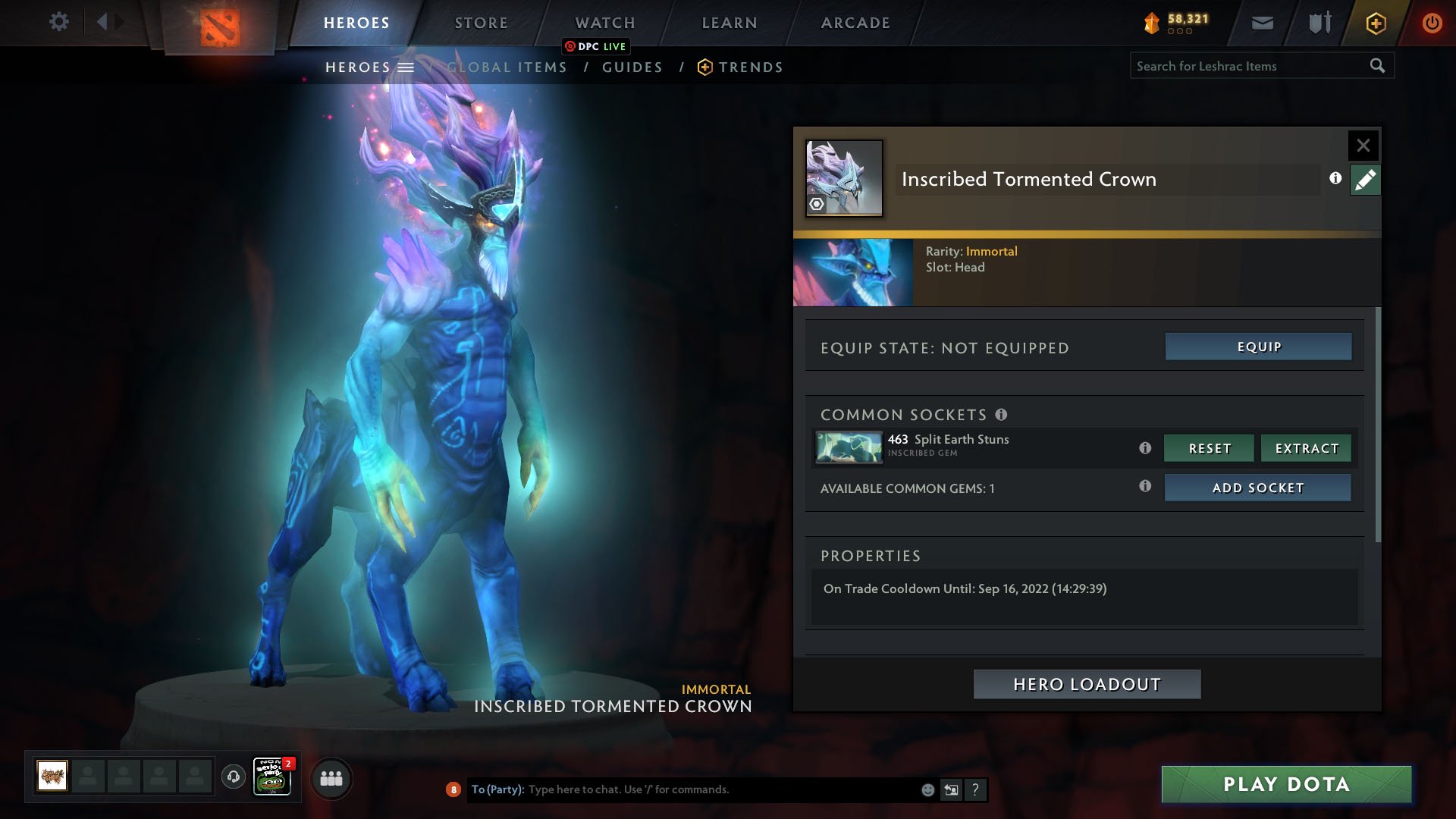This screenshot has height=819, width=1456.
Task: Click the party chat input field
Action: (x=720, y=789)
